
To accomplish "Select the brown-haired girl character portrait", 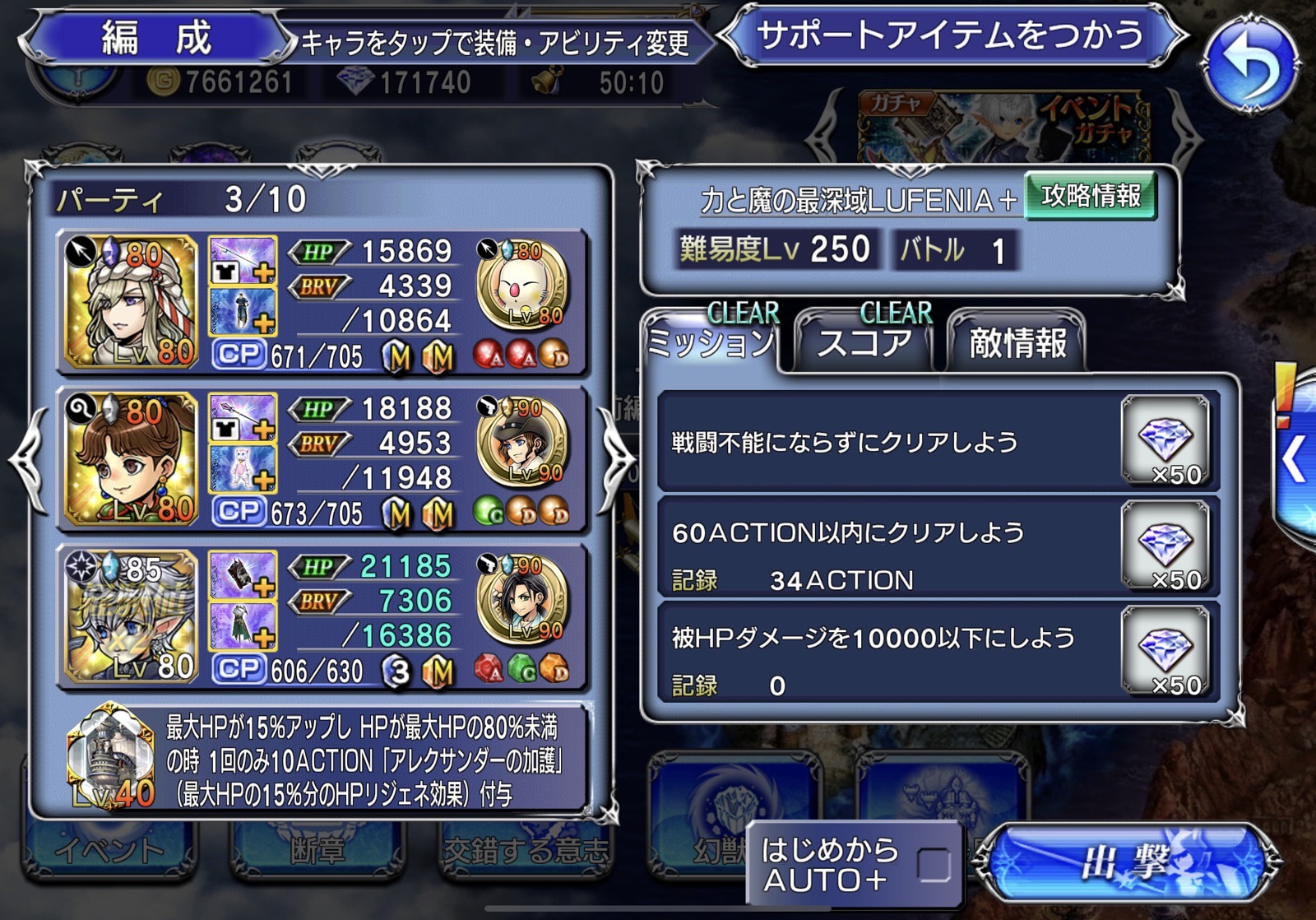I will tap(132, 458).
